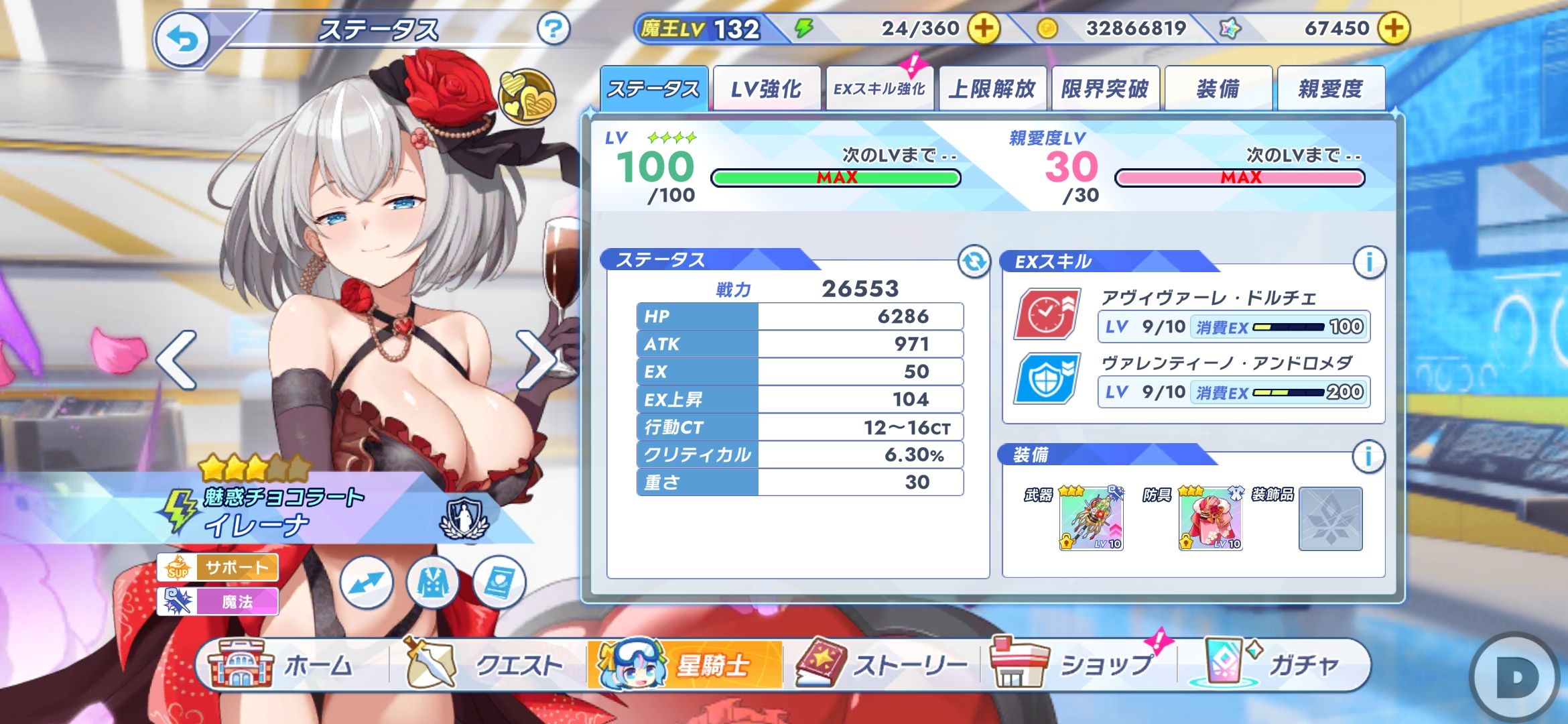Viewport: 1568px width, 724px height.
Task: Switch to the LV強化 tab
Action: (766, 88)
